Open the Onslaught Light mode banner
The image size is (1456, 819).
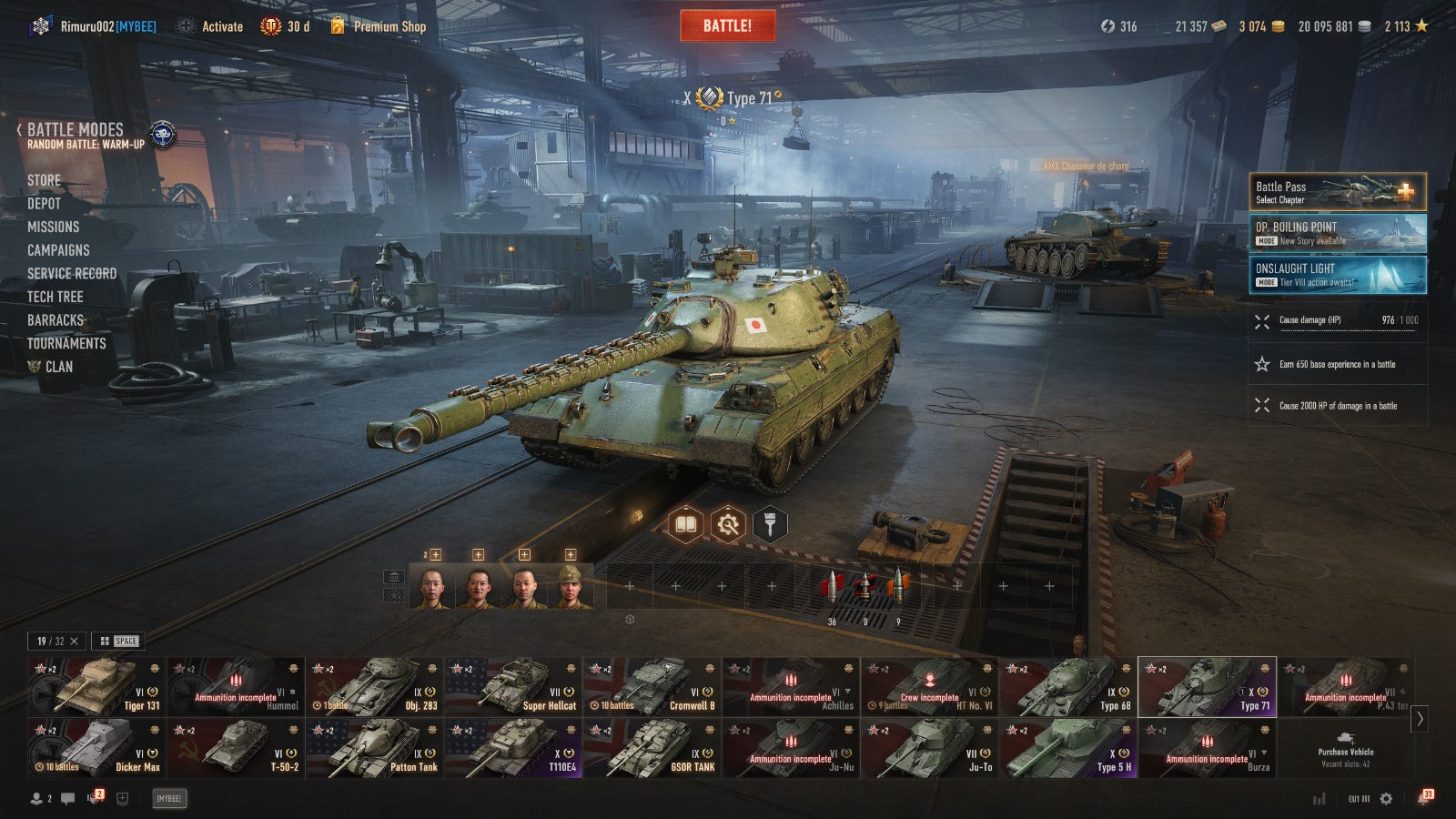coord(1337,274)
